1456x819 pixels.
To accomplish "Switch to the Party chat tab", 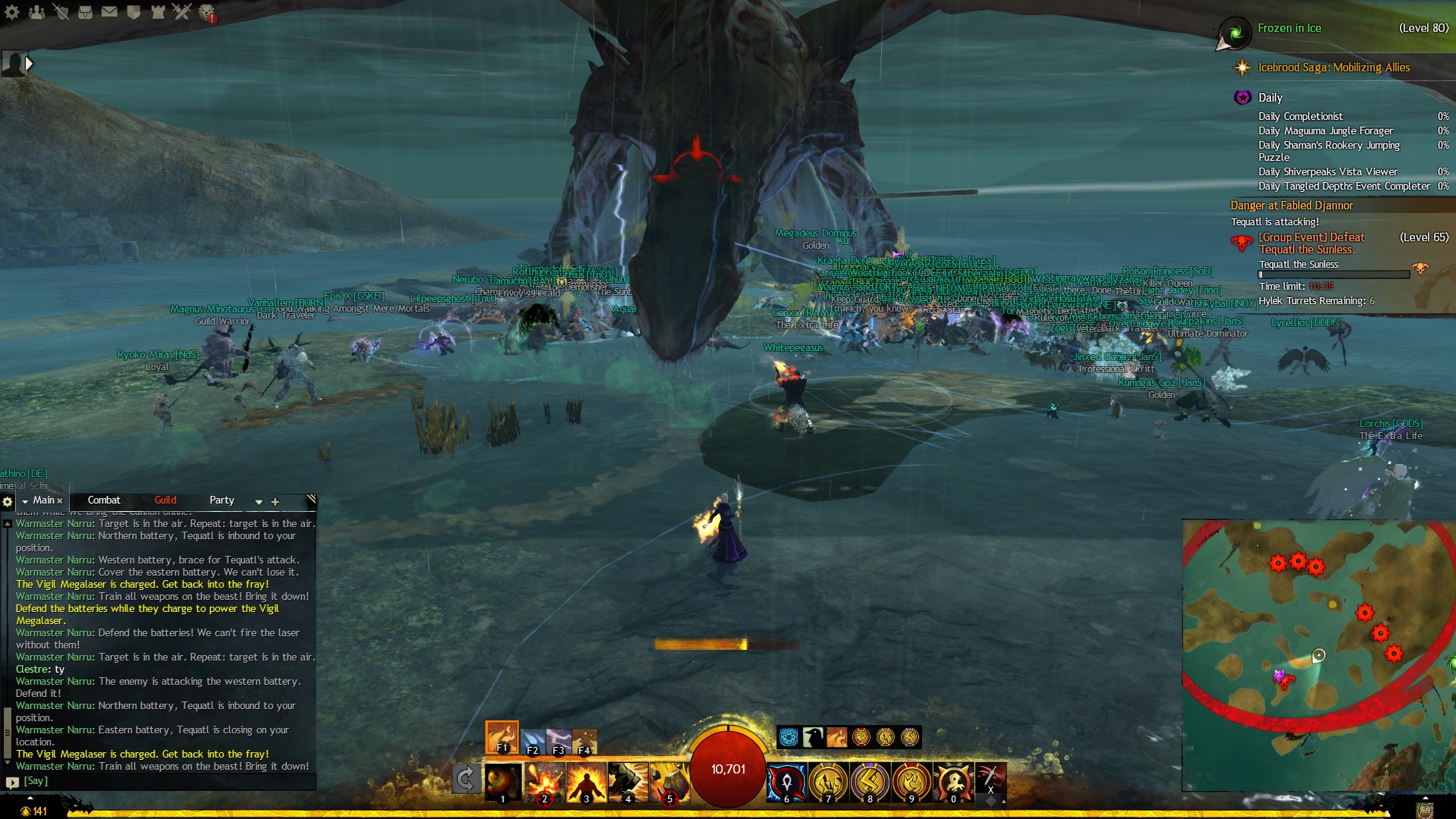I will point(221,500).
